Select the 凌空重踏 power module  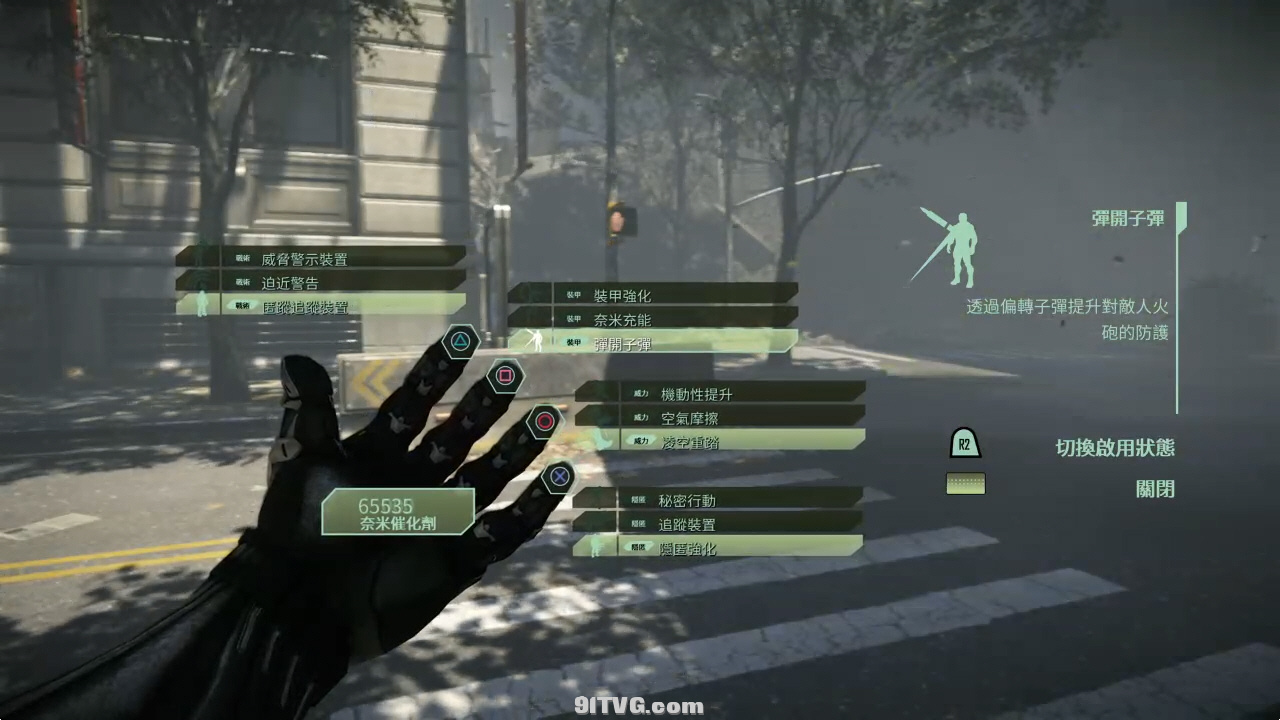tap(720, 441)
